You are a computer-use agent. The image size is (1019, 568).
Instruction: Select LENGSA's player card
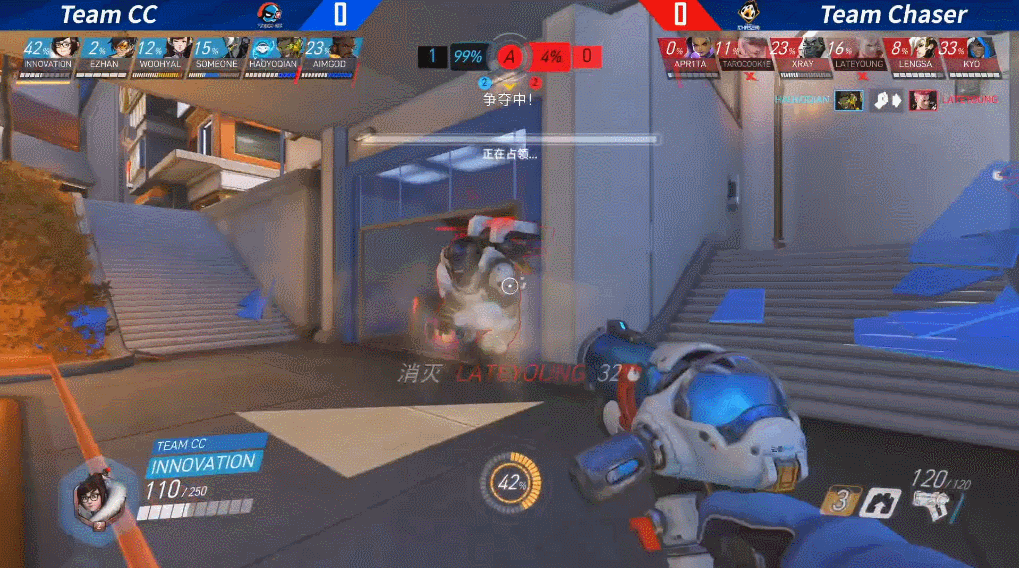[914, 52]
